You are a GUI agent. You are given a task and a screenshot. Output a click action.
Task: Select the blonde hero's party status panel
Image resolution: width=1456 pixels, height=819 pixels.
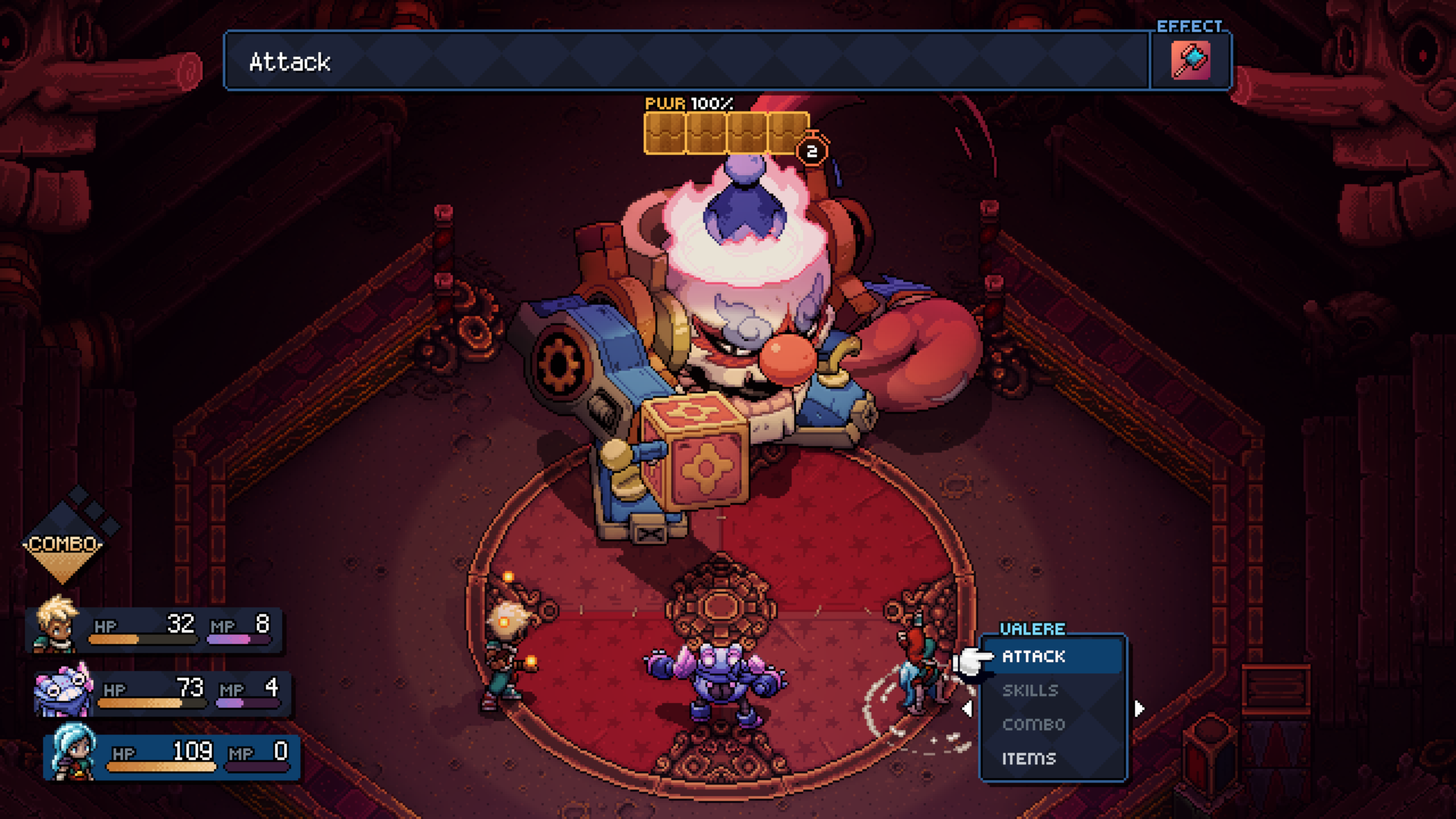point(155,629)
